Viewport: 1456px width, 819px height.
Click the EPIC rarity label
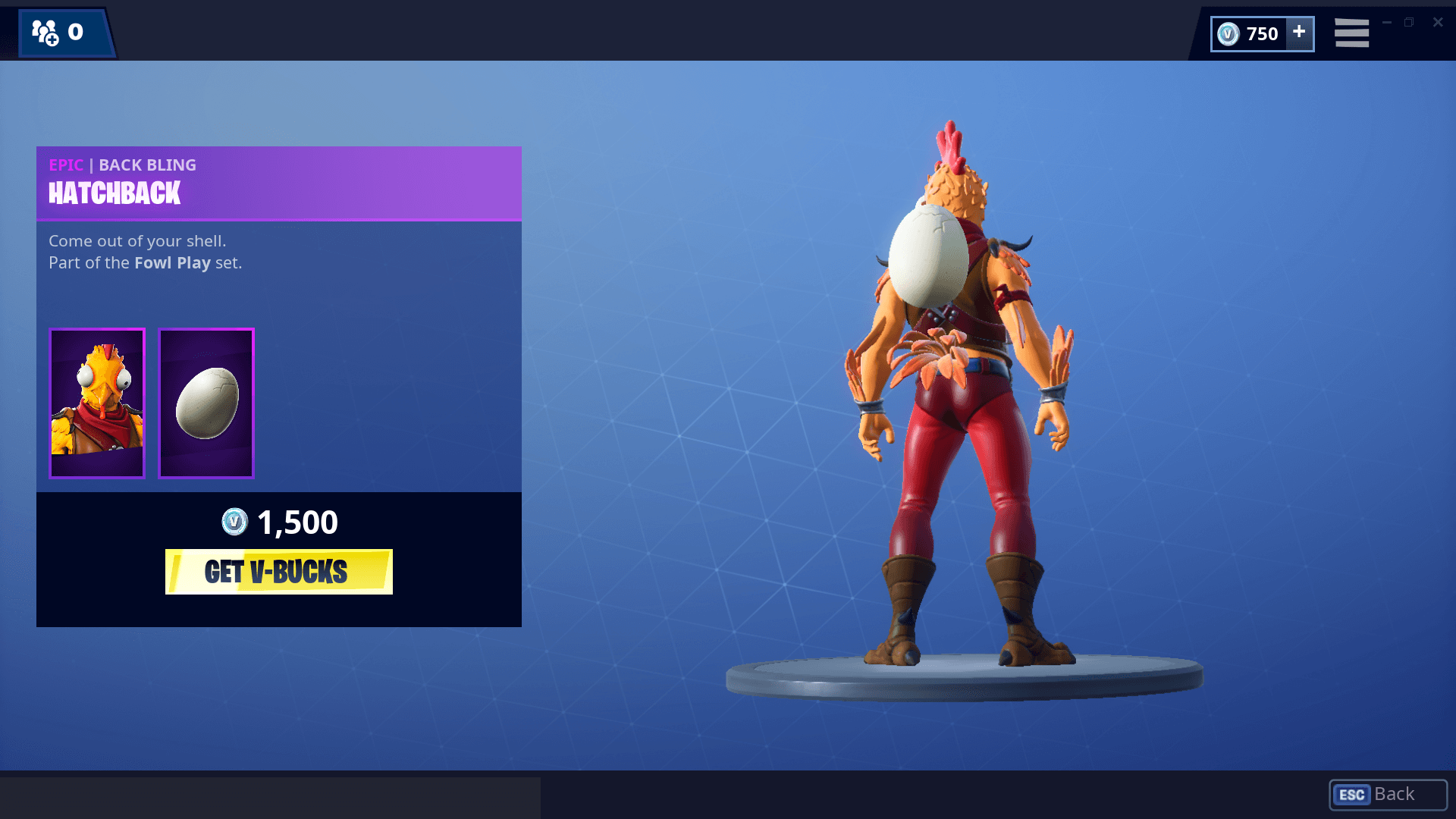[x=66, y=165]
